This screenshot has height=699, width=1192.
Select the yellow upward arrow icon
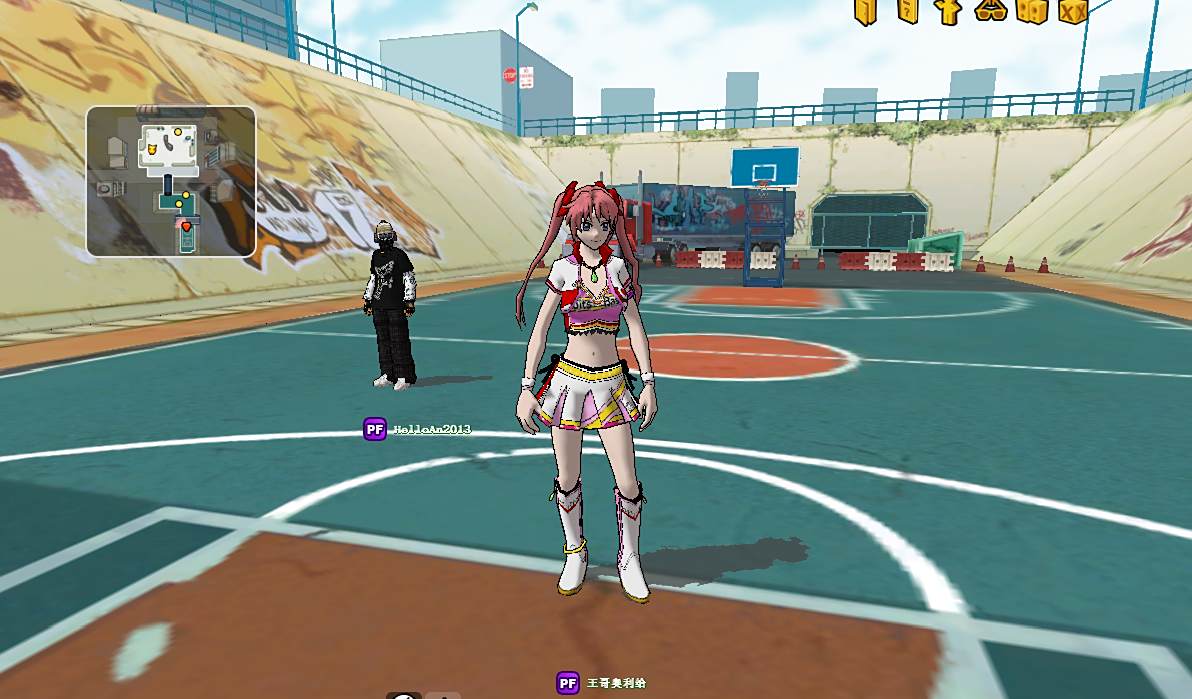pyautogui.click(x=948, y=11)
